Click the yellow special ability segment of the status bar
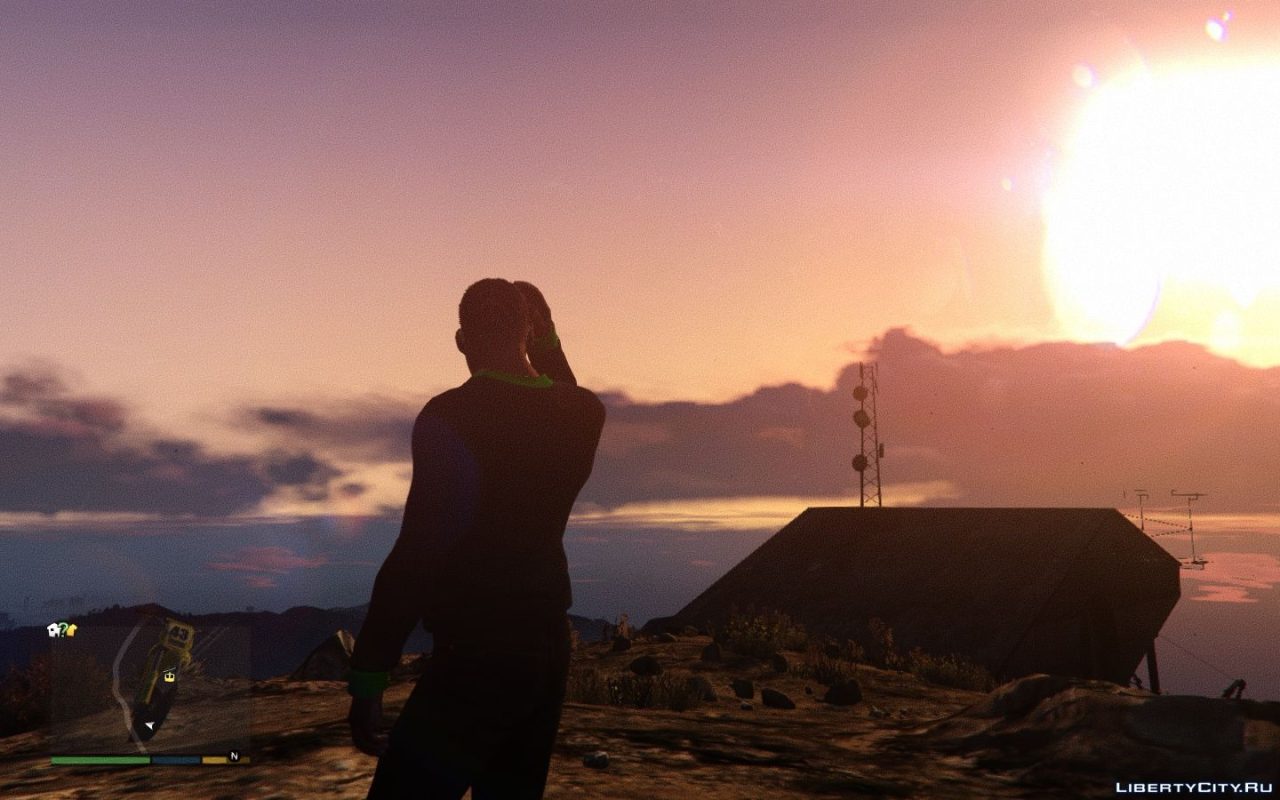1280x800 pixels. [213, 758]
